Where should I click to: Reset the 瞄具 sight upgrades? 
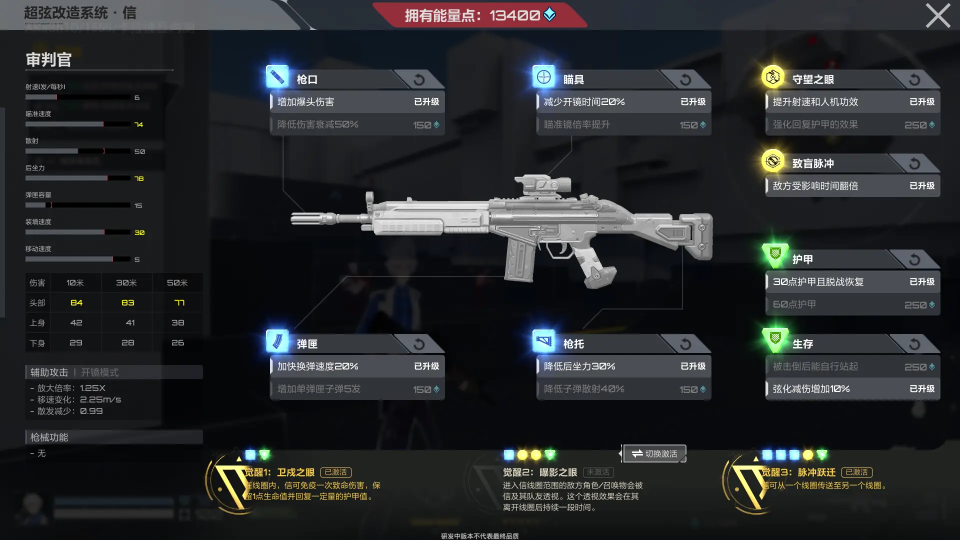pos(686,79)
